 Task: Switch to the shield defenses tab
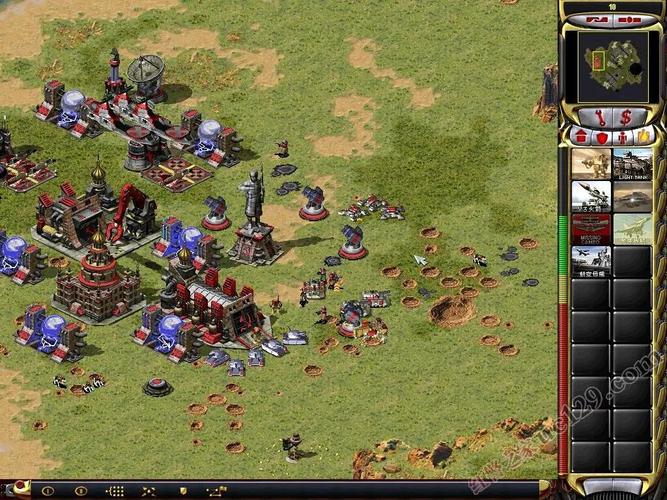[x=602, y=135]
